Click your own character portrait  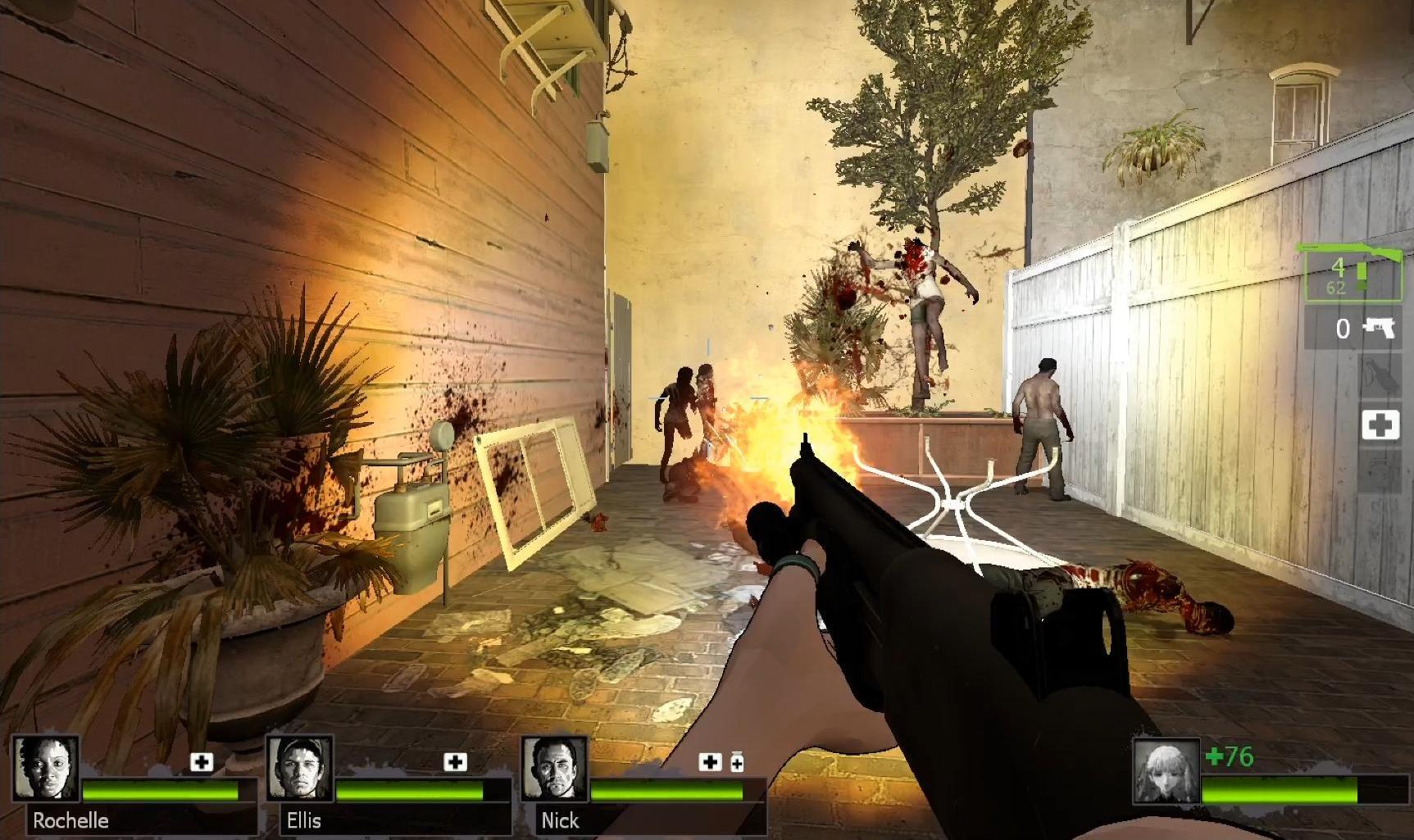tap(1166, 771)
